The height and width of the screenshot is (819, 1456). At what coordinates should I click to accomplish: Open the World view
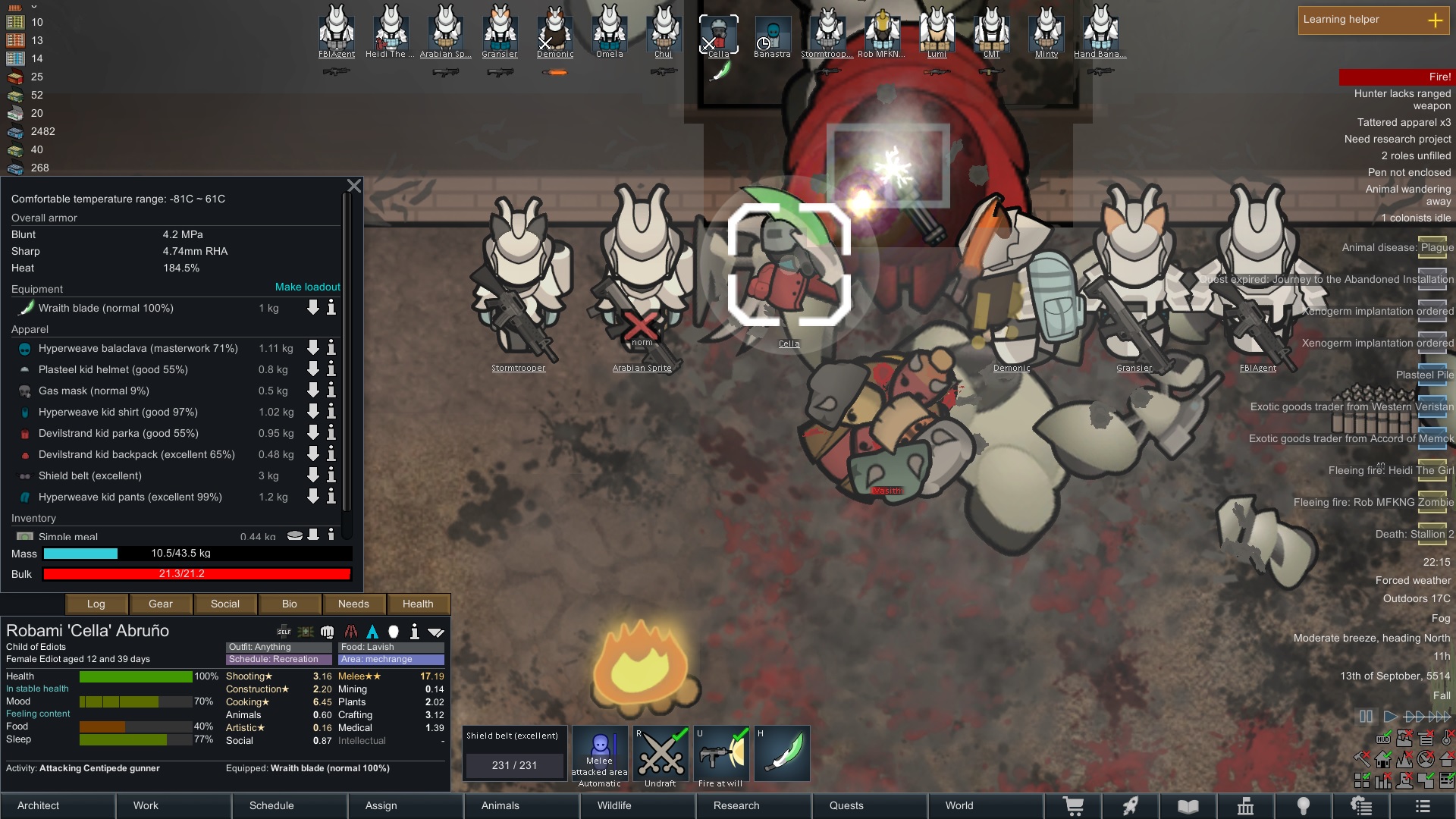coord(959,805)
